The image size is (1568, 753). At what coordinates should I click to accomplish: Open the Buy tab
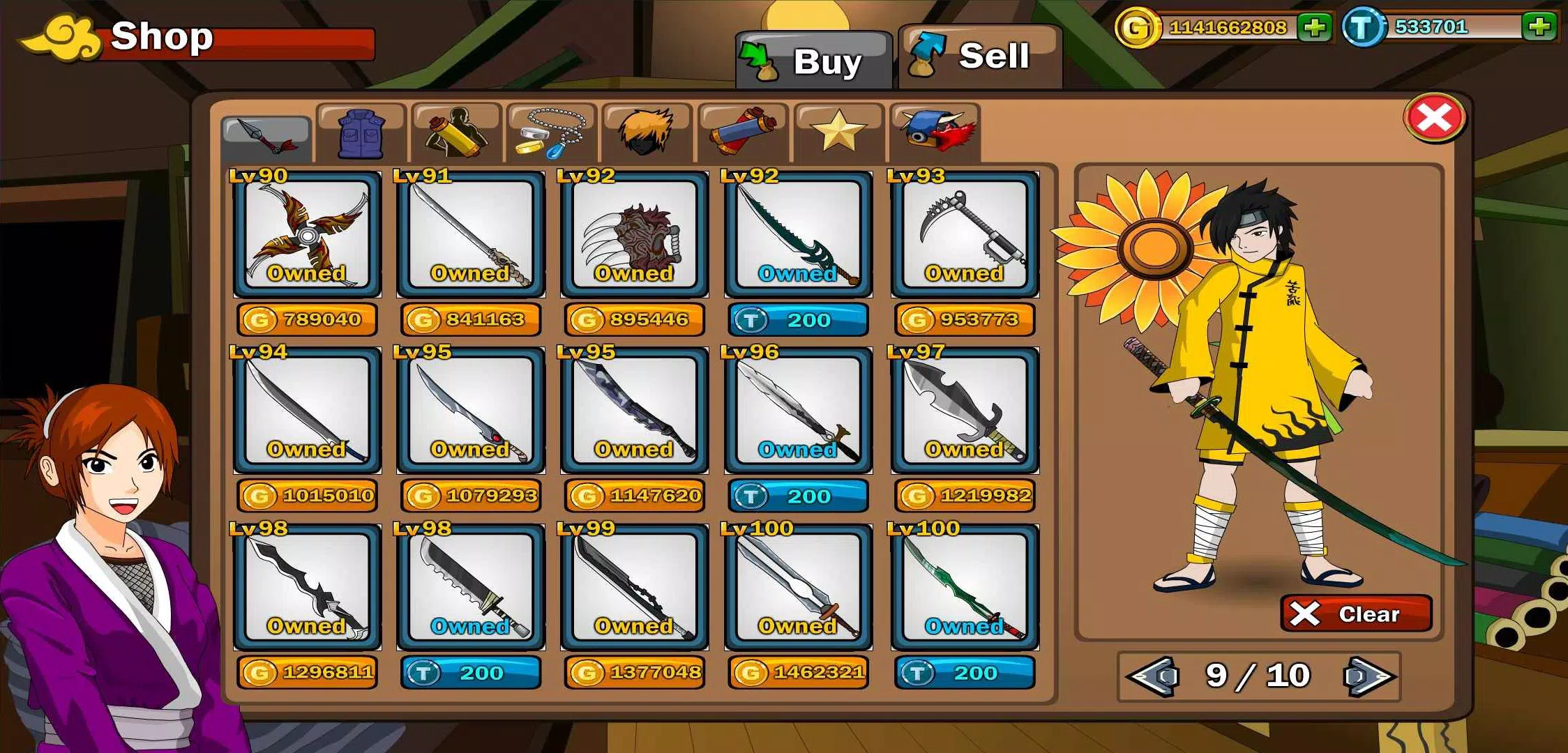tap(814, 61)
